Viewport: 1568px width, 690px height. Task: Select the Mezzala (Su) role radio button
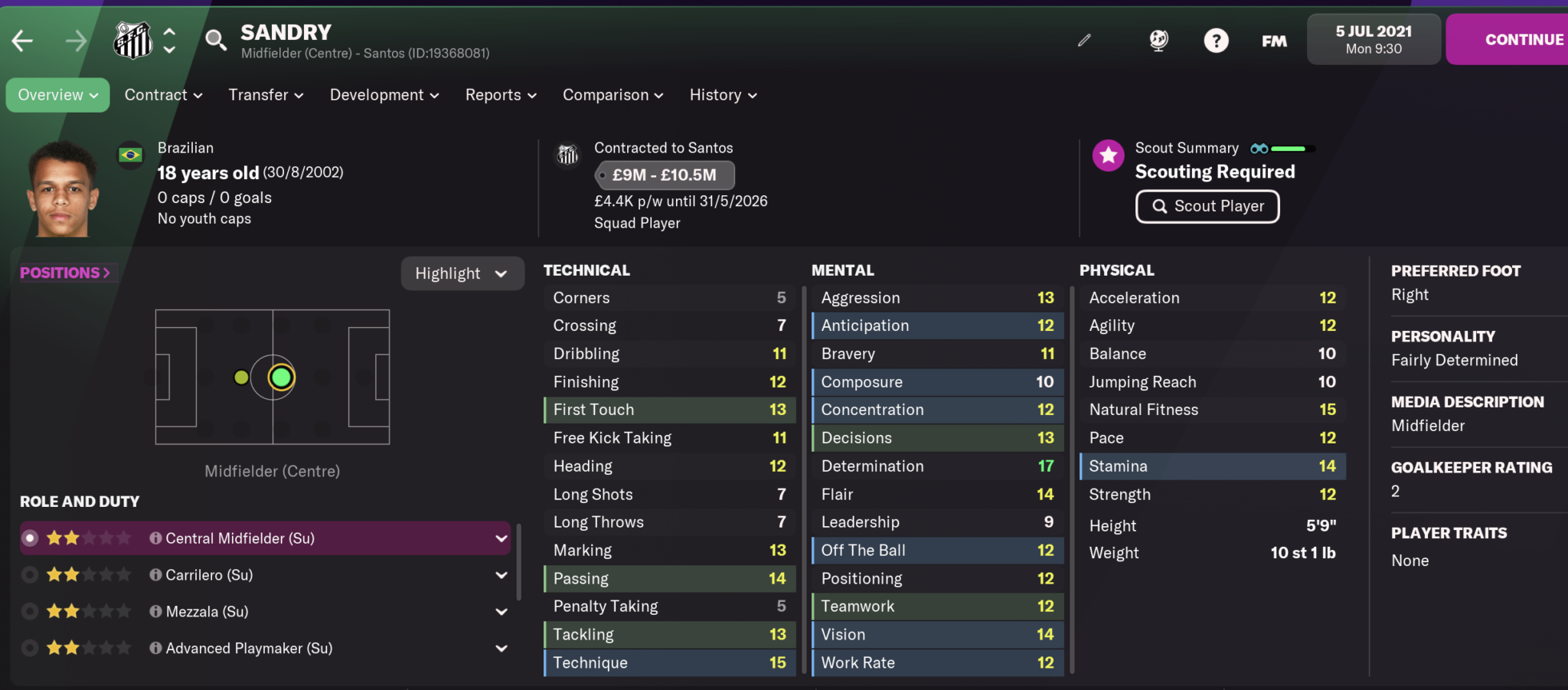click(30, 611)
